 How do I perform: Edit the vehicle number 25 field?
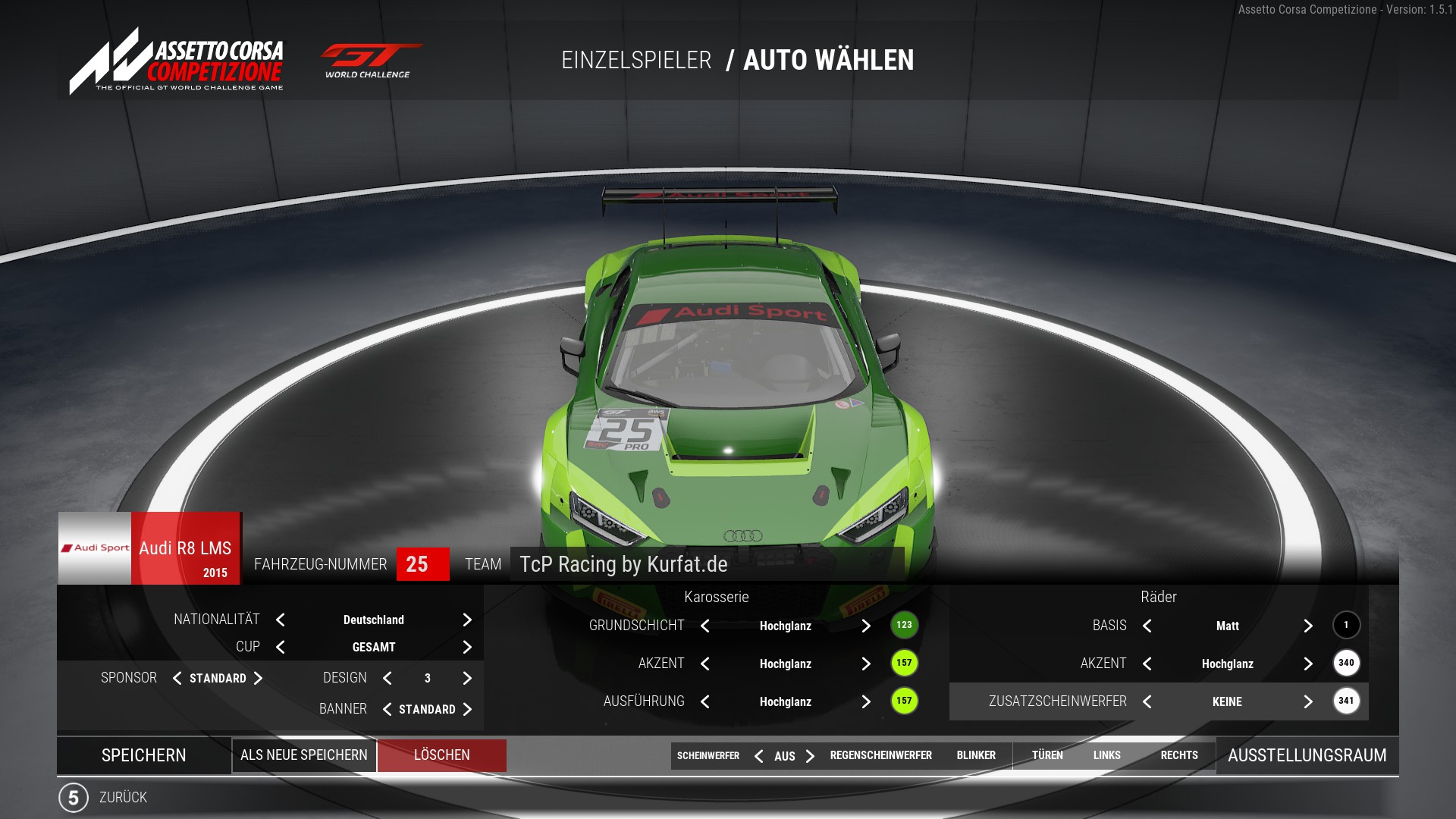pyautogui.click(x=422, y=564)
